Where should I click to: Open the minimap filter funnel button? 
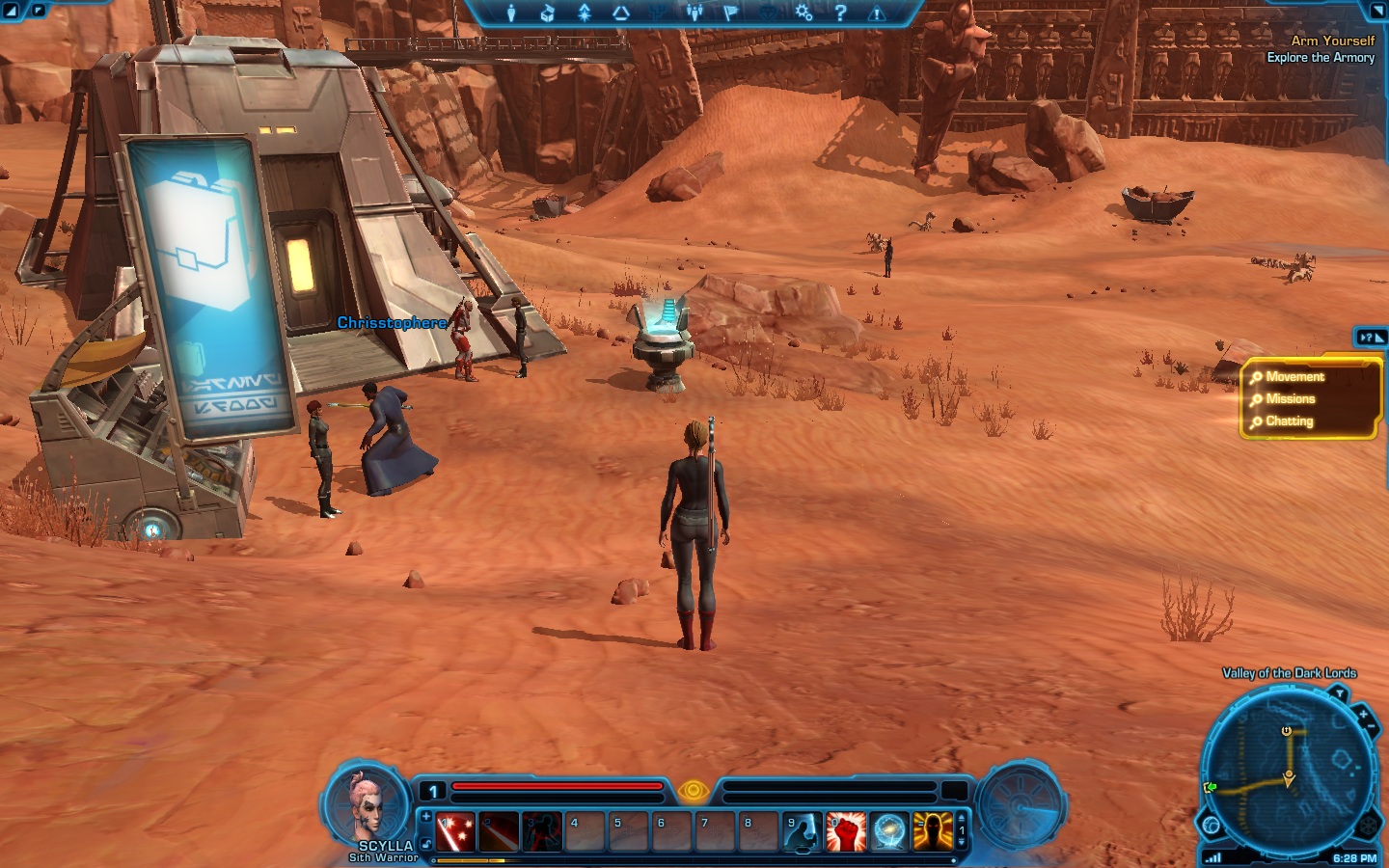1338,693
